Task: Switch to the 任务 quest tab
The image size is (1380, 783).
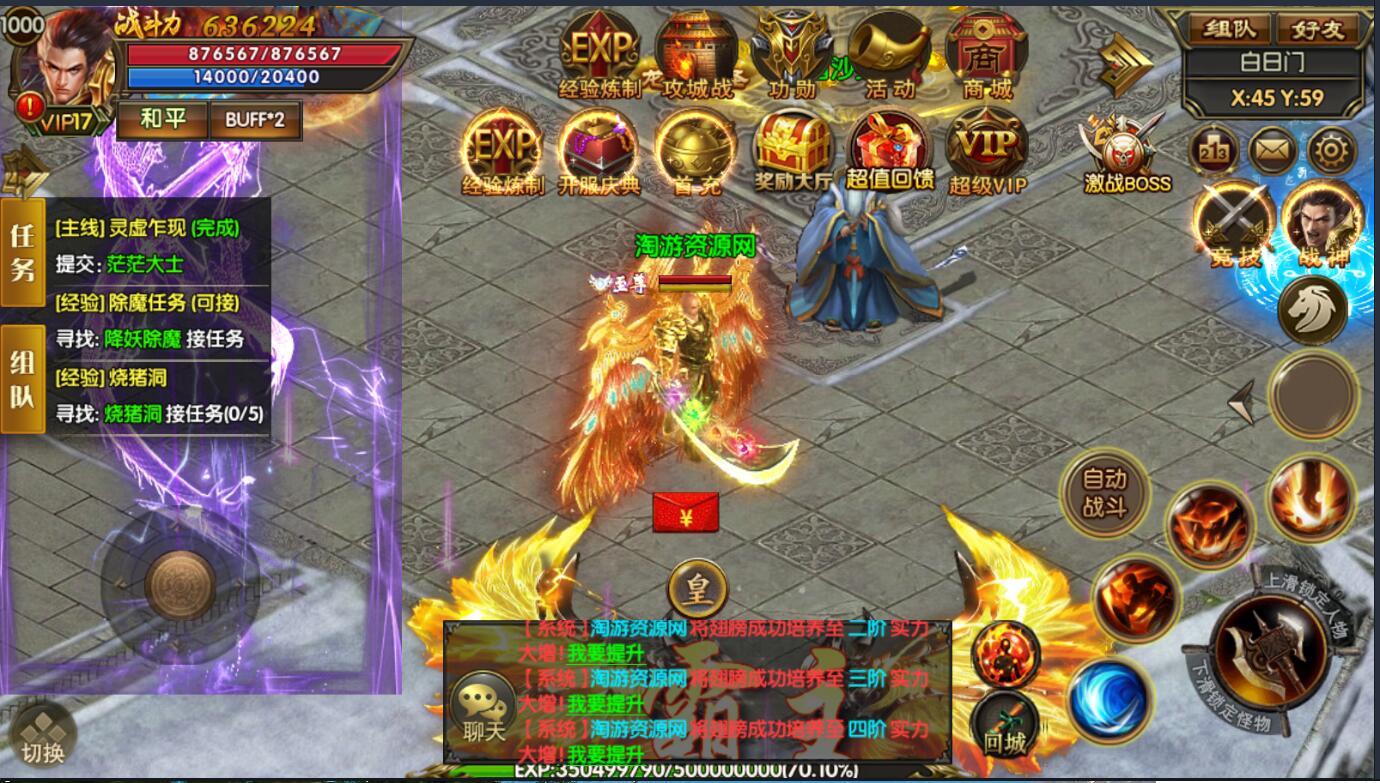Action: click(x=22, y=252)
